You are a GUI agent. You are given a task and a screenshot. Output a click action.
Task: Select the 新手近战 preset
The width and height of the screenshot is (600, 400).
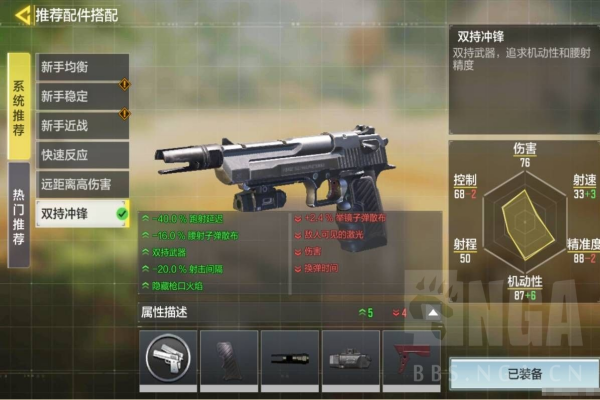coord(82,126)
